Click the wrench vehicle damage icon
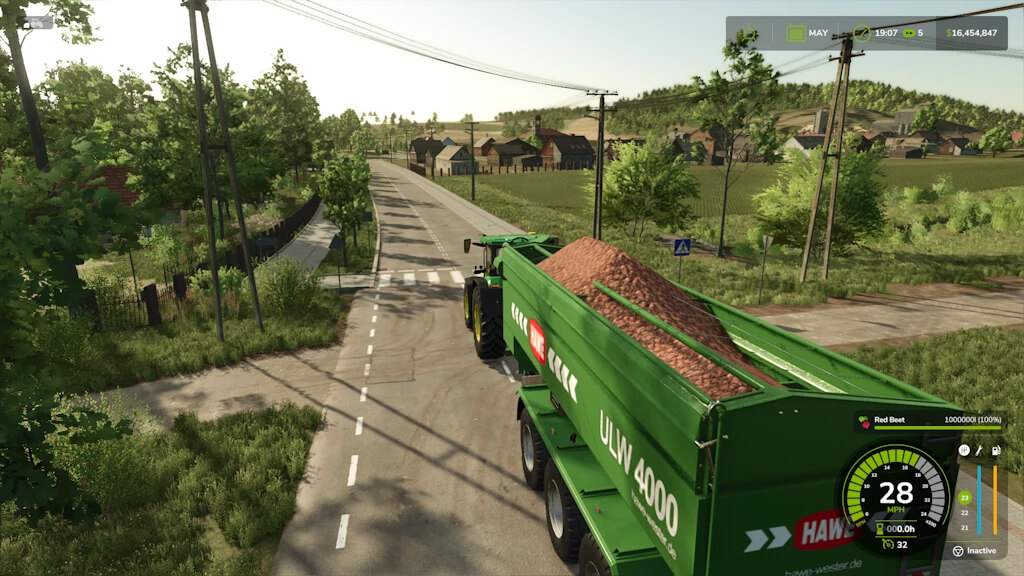 (x=979, y=451)
